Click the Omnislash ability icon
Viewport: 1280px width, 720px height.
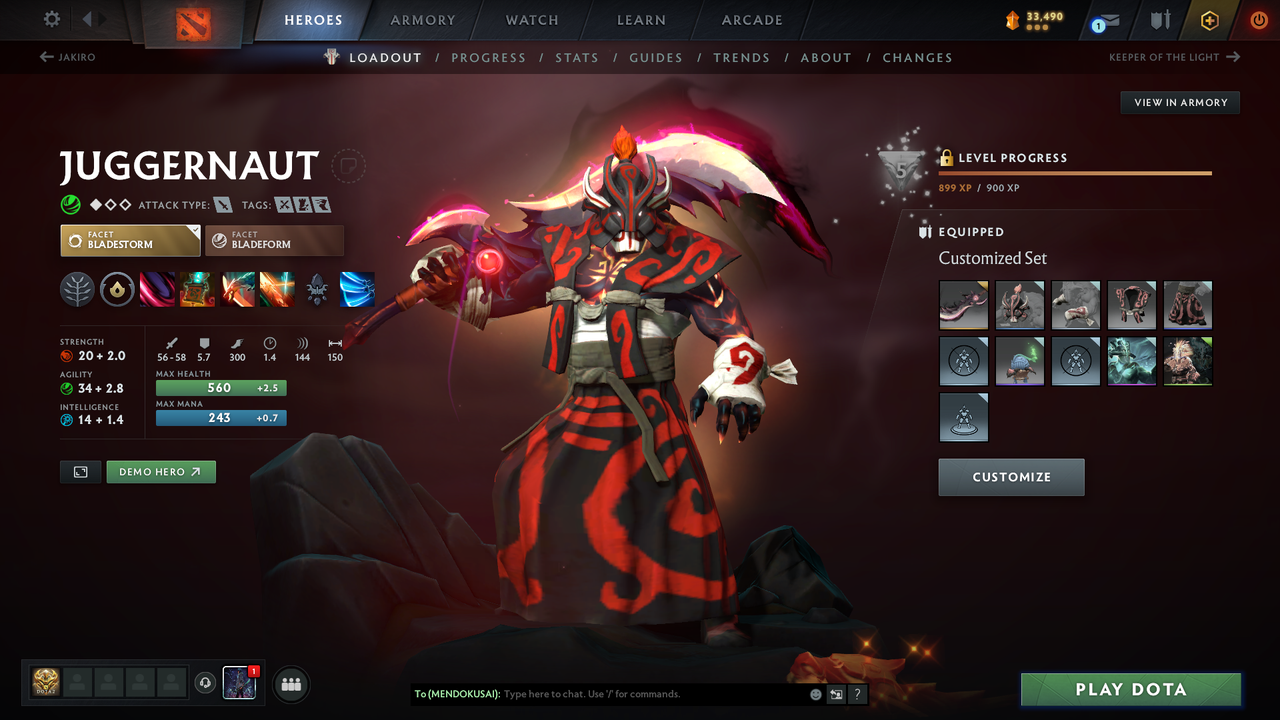(357, 290)
